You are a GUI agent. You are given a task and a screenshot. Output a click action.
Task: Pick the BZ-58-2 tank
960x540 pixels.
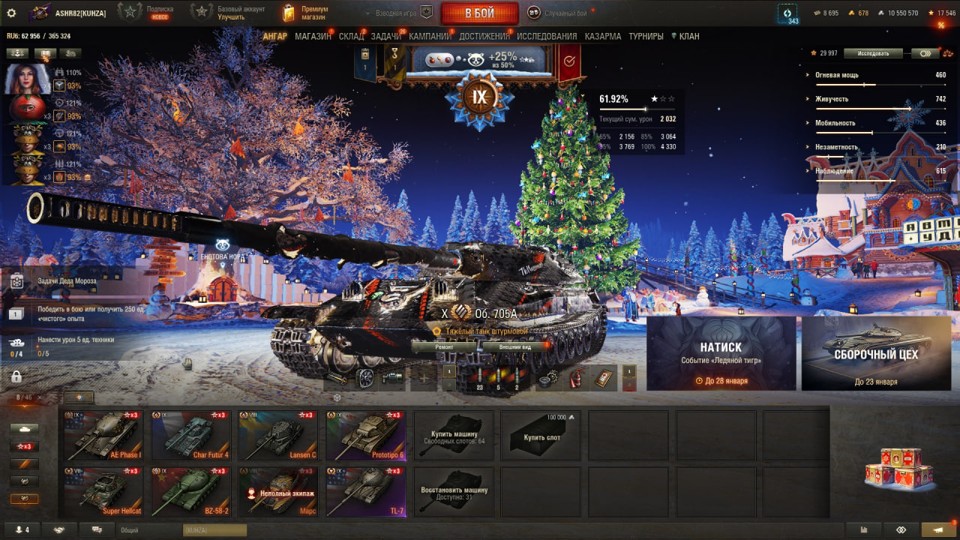190,489
